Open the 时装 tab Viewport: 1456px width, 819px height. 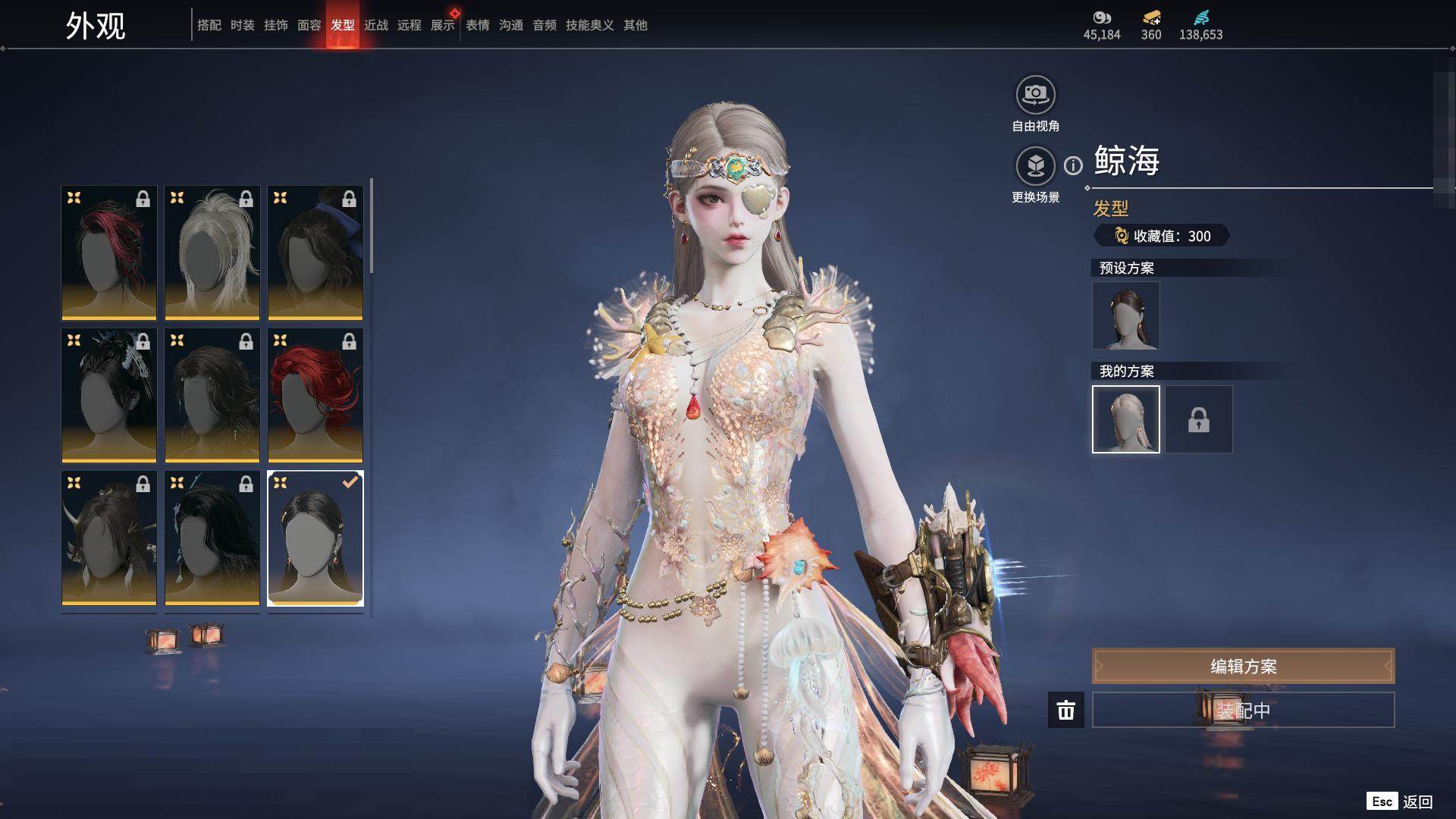242,25
